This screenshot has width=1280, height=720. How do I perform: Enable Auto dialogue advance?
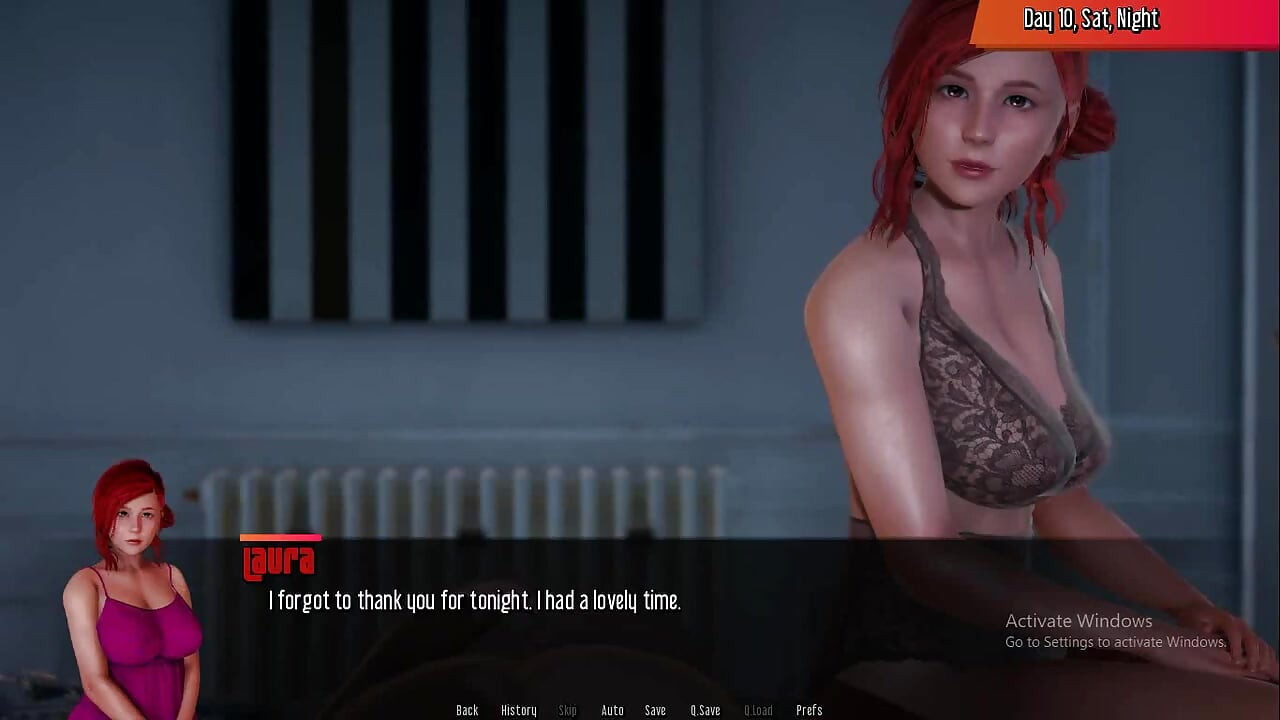[612, 710]
